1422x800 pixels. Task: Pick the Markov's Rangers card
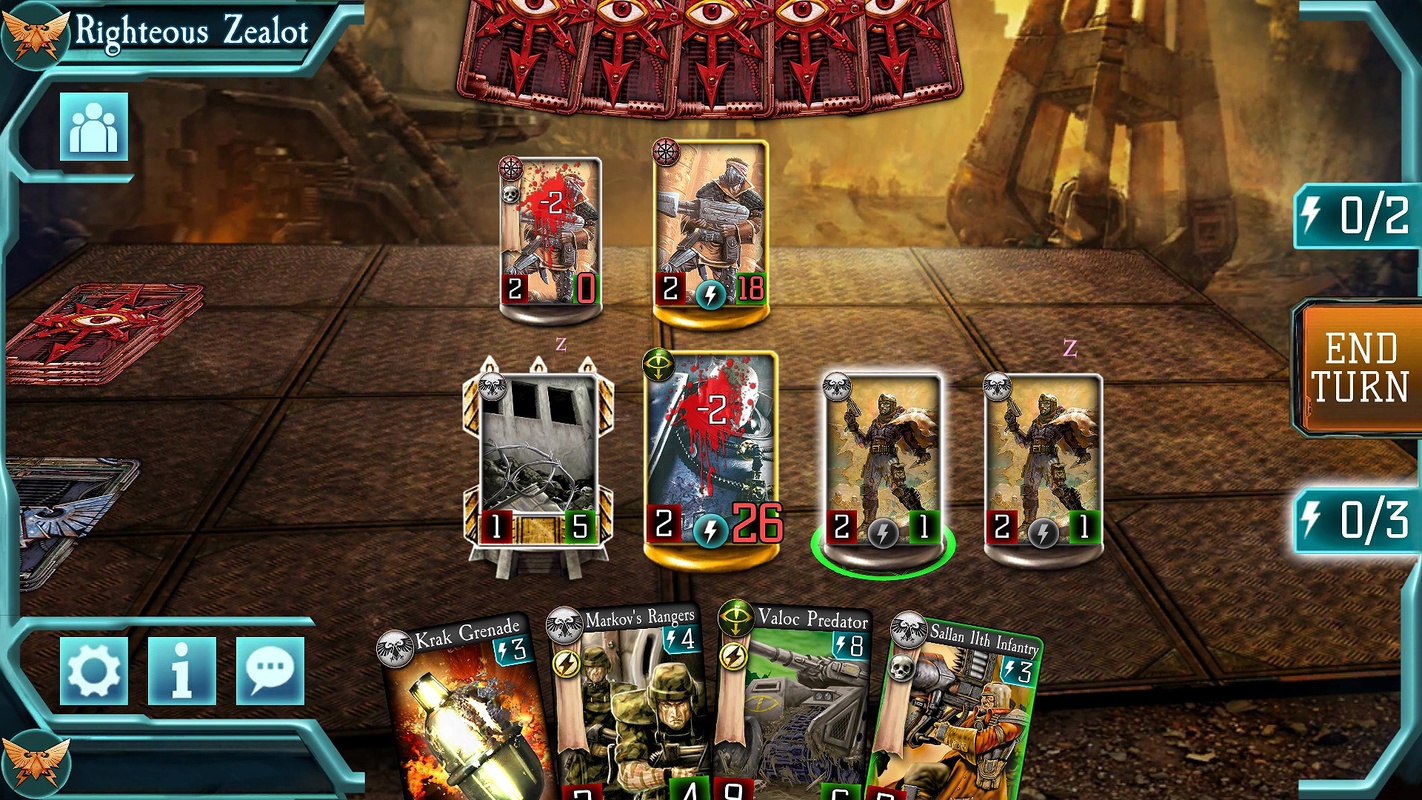pos(630,700)
